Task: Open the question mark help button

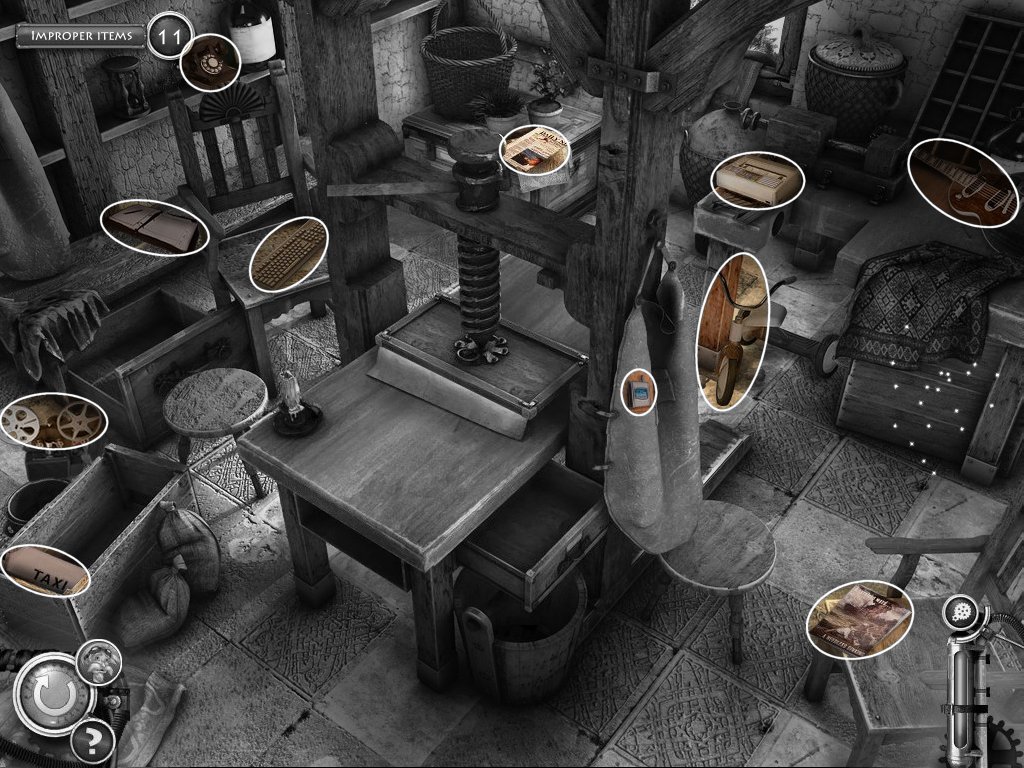Action: coord(92,741)
